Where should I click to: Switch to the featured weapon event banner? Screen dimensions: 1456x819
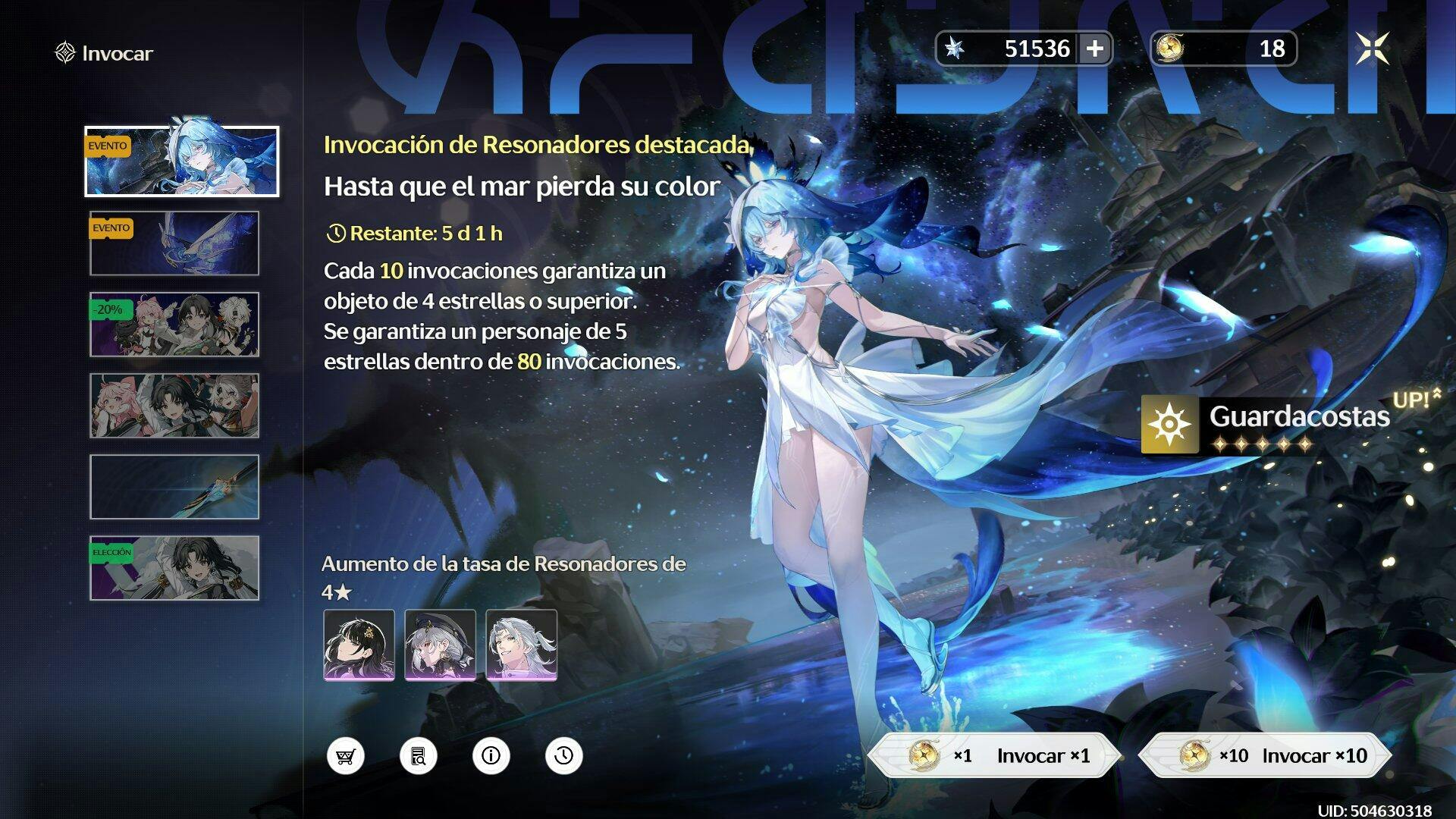[x=174, y=243]
